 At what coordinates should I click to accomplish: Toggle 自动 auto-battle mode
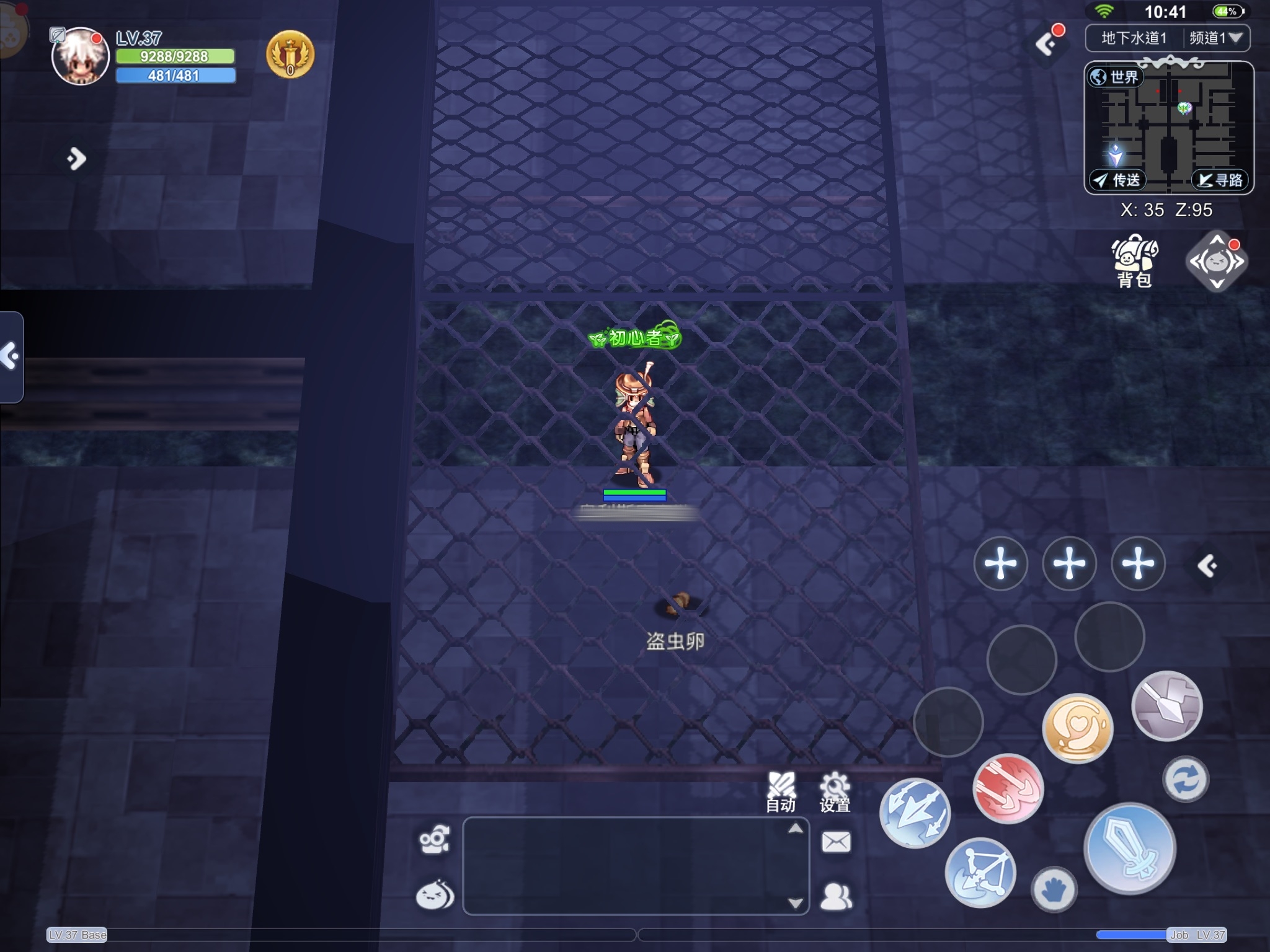[x=781, y=792]
